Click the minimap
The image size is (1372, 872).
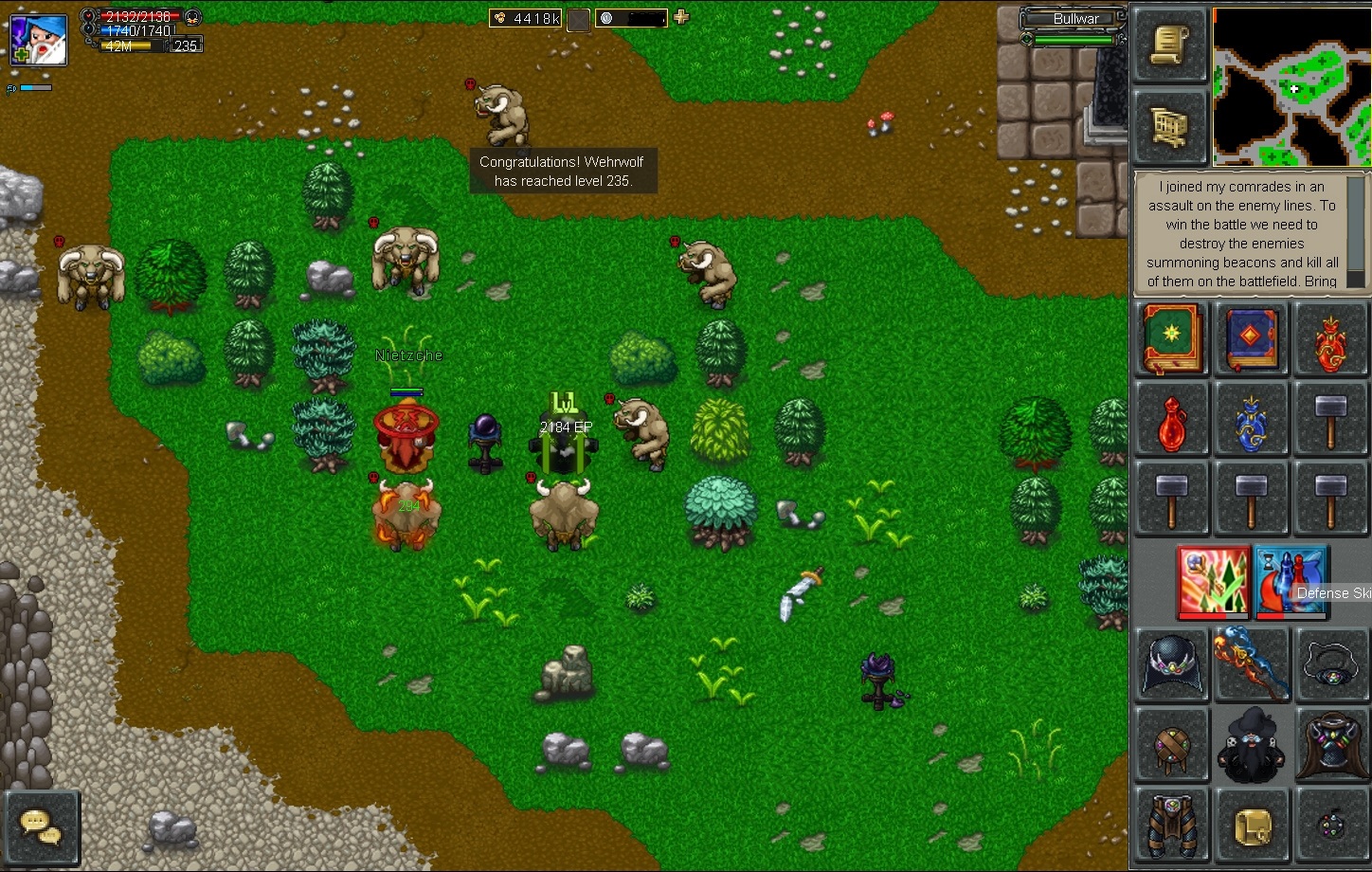pyautogui.click(x=1291, y=87)
